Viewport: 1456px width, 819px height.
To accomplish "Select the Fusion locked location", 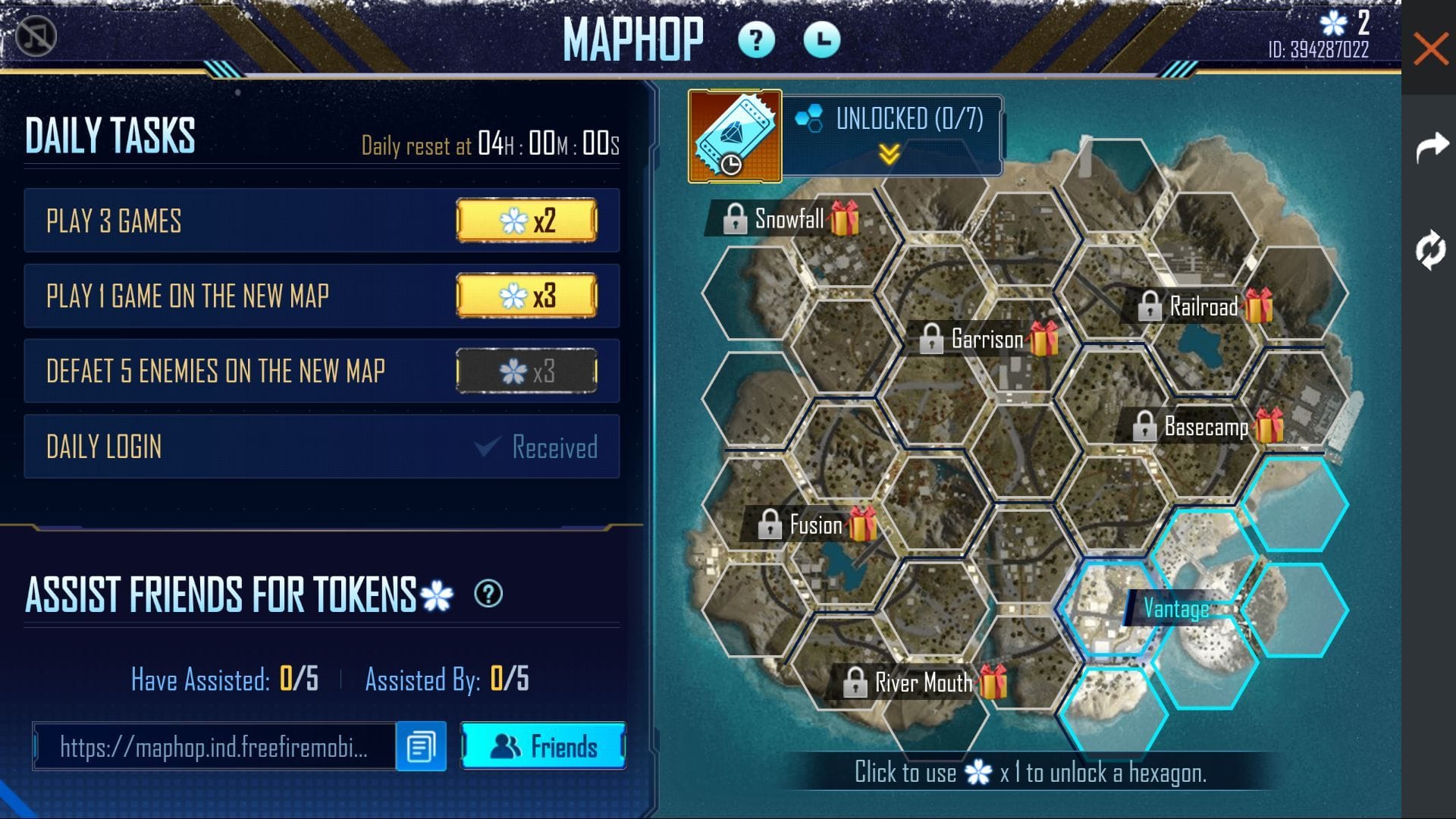I will tap(815, 525).
